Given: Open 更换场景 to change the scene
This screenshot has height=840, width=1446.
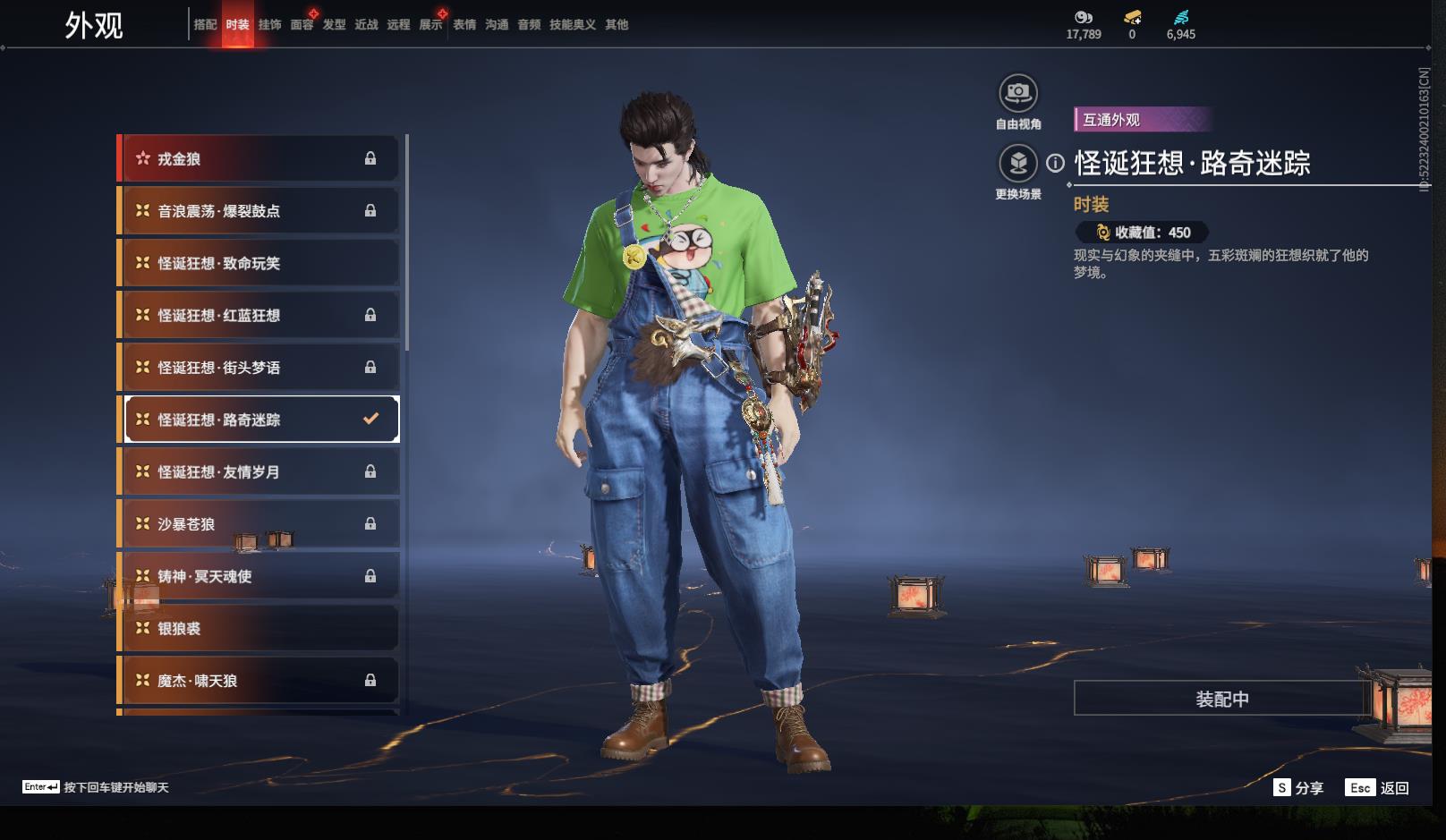Looking at the screenshot, I should point(1017,164).
